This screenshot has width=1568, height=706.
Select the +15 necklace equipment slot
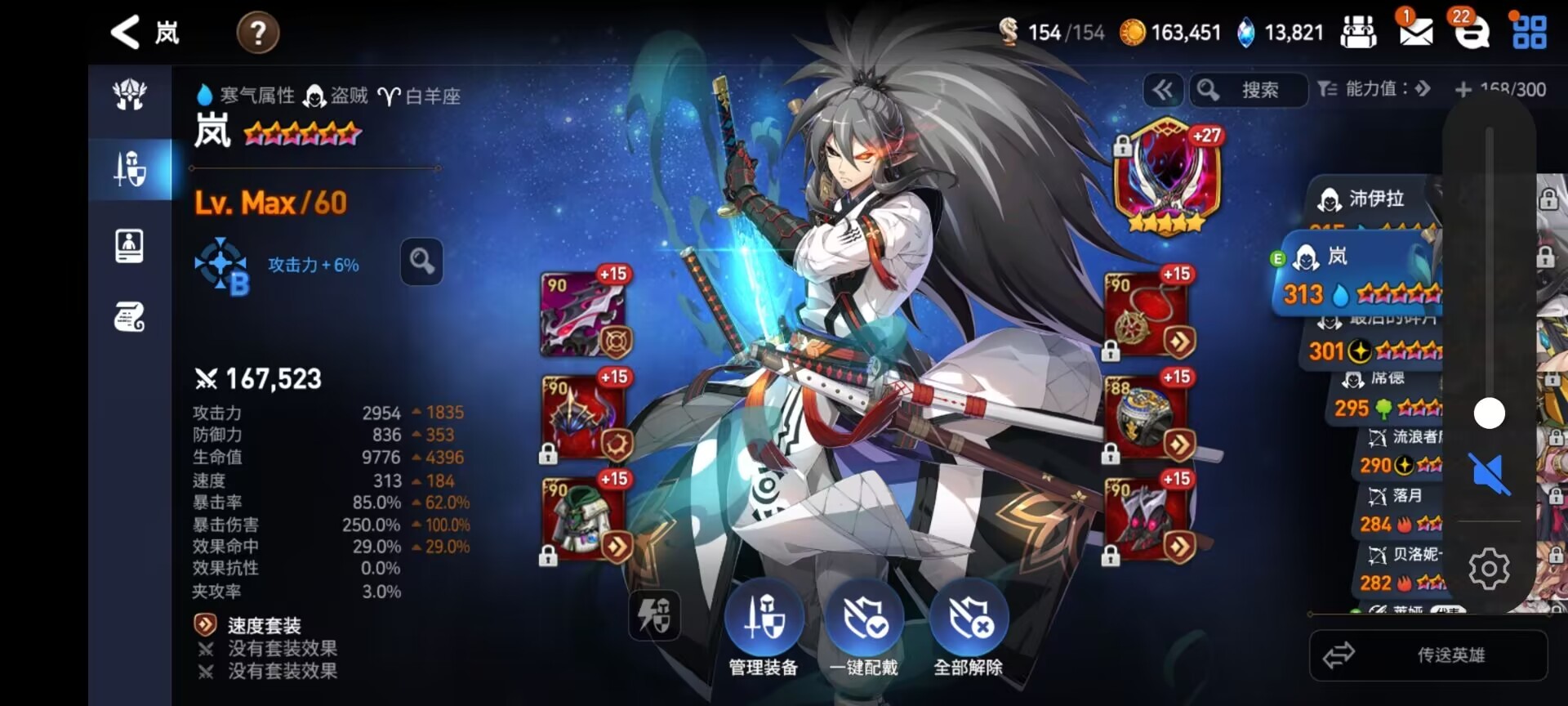click(x=1147, y=315)
